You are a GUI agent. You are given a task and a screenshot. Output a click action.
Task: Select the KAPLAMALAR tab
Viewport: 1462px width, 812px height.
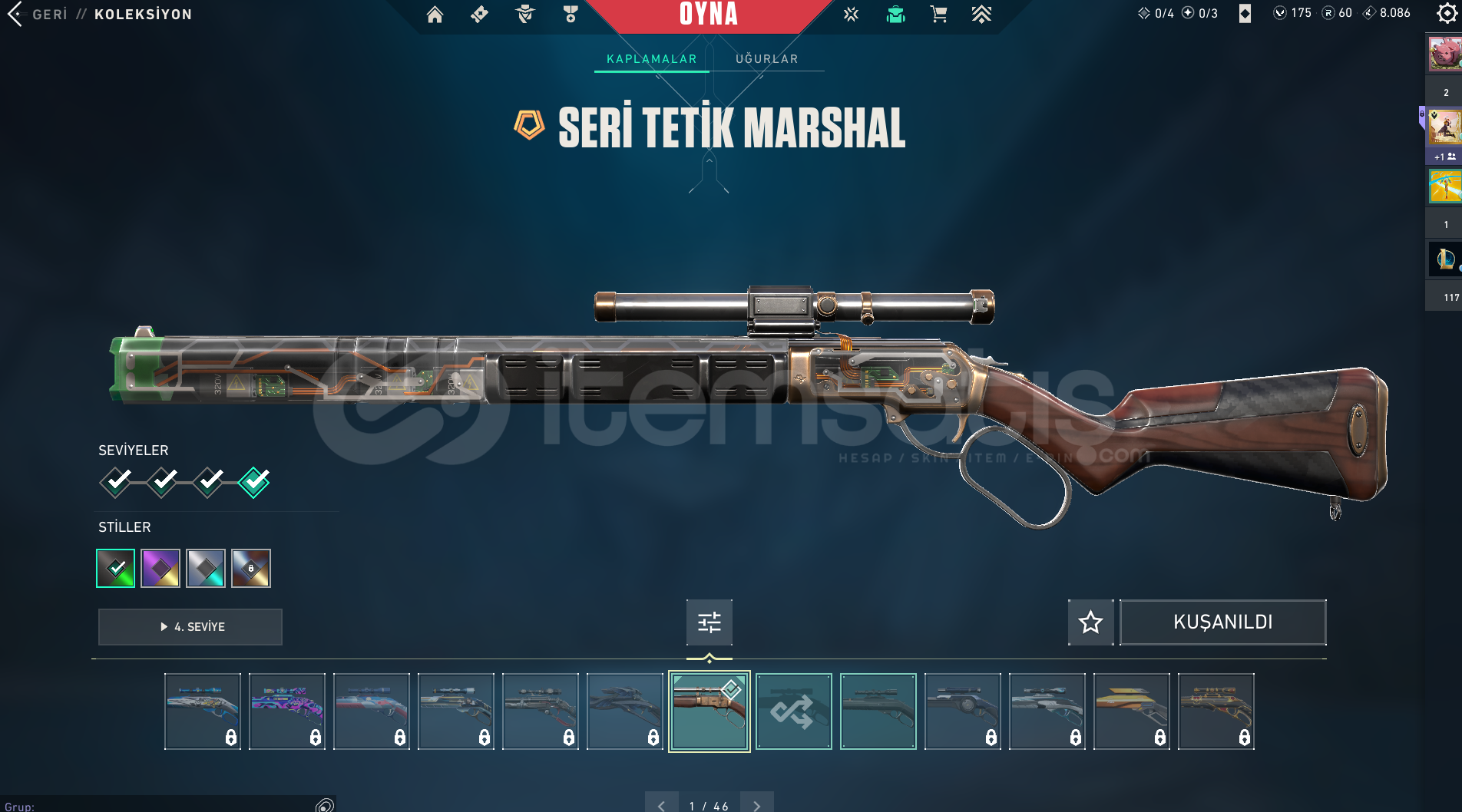(x=651, y=59)
